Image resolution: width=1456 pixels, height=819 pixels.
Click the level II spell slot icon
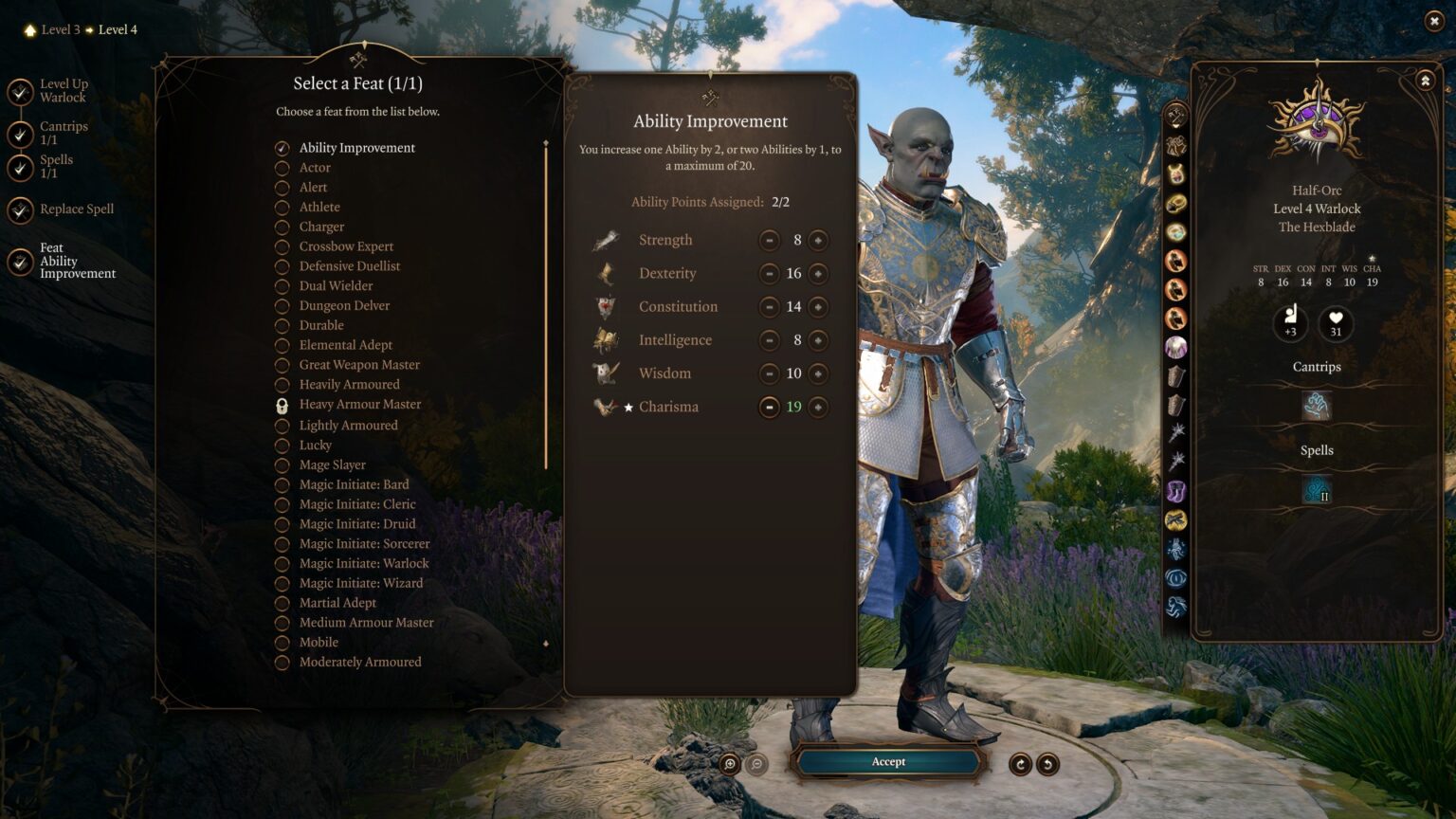(1316, 491)
